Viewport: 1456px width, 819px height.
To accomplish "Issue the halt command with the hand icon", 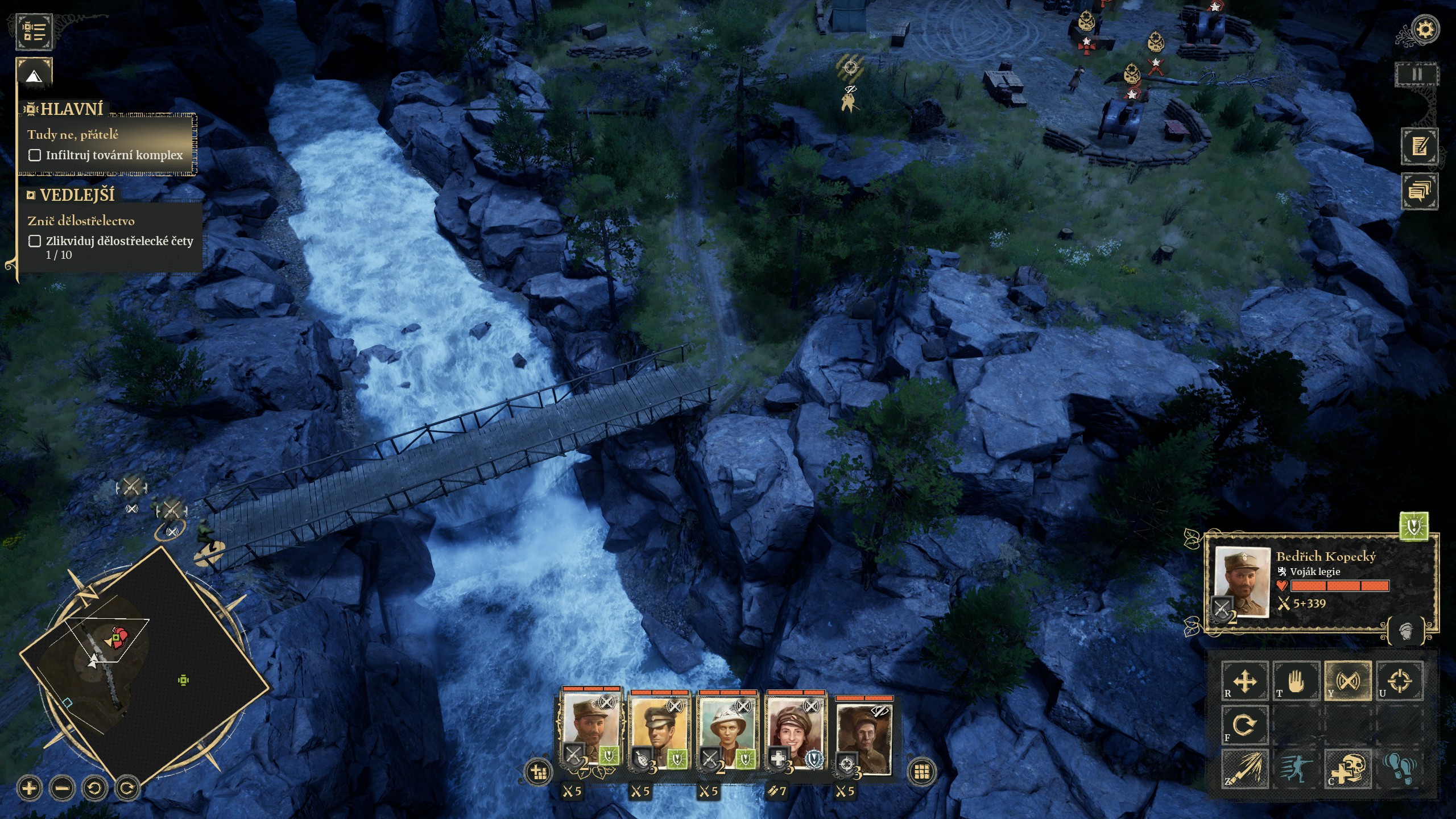I will pos(1296,680).
